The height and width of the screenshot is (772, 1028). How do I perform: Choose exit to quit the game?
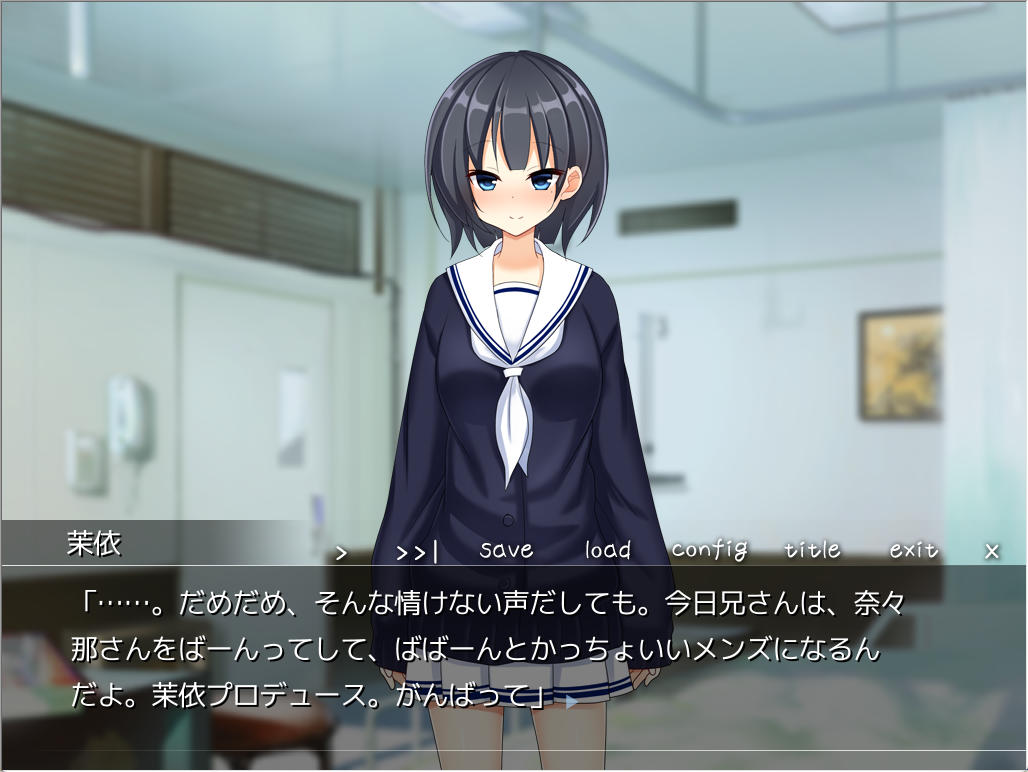coord(914,550)
